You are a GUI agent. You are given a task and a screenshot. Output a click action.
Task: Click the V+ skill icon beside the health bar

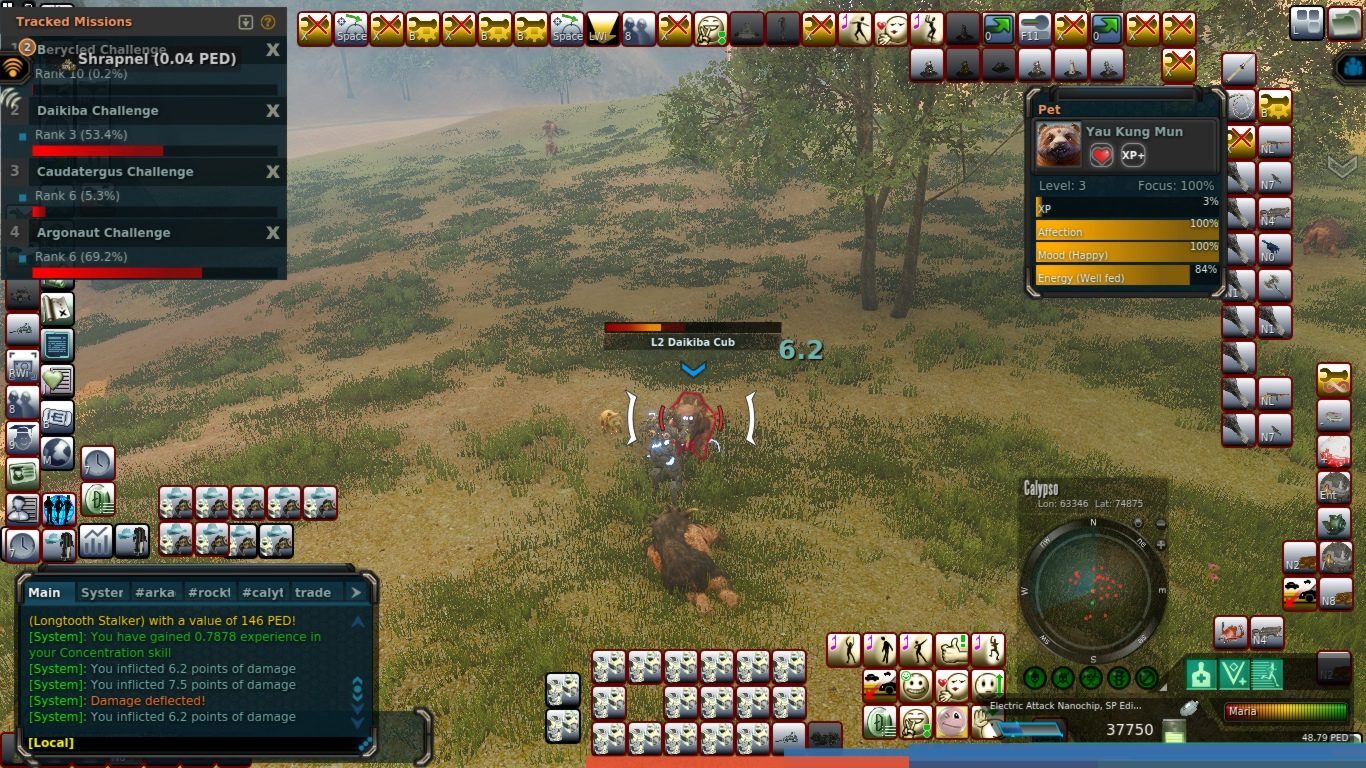(x=1234, y=674)
